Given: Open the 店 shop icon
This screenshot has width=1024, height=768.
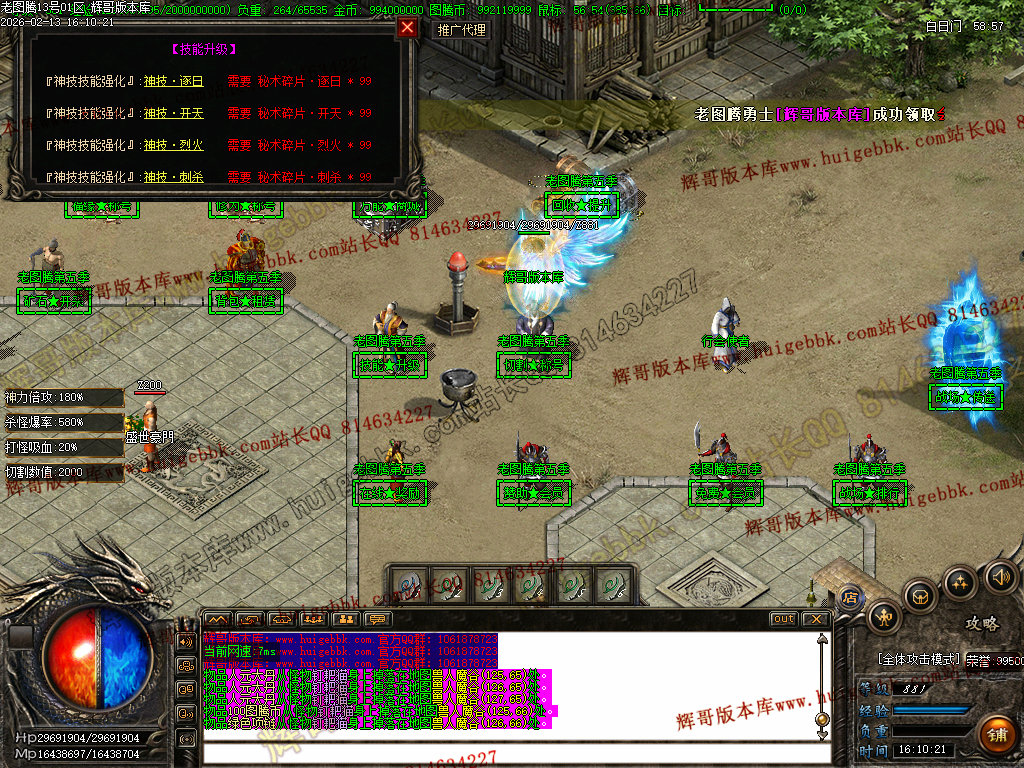Looking at the screenshot, I should click(x=849, y=597).
